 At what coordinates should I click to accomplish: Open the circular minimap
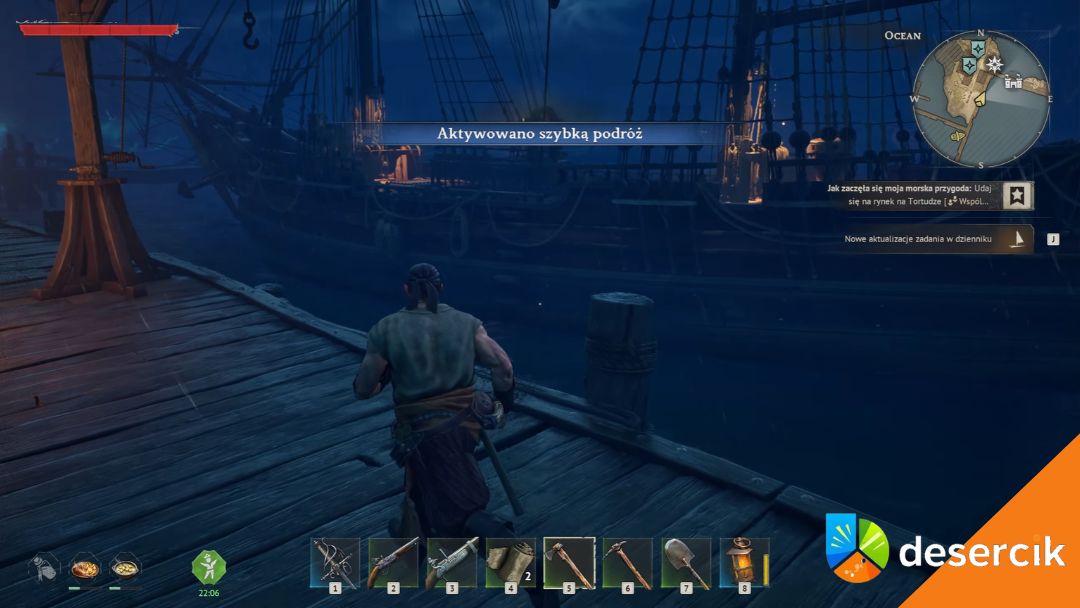980,99
